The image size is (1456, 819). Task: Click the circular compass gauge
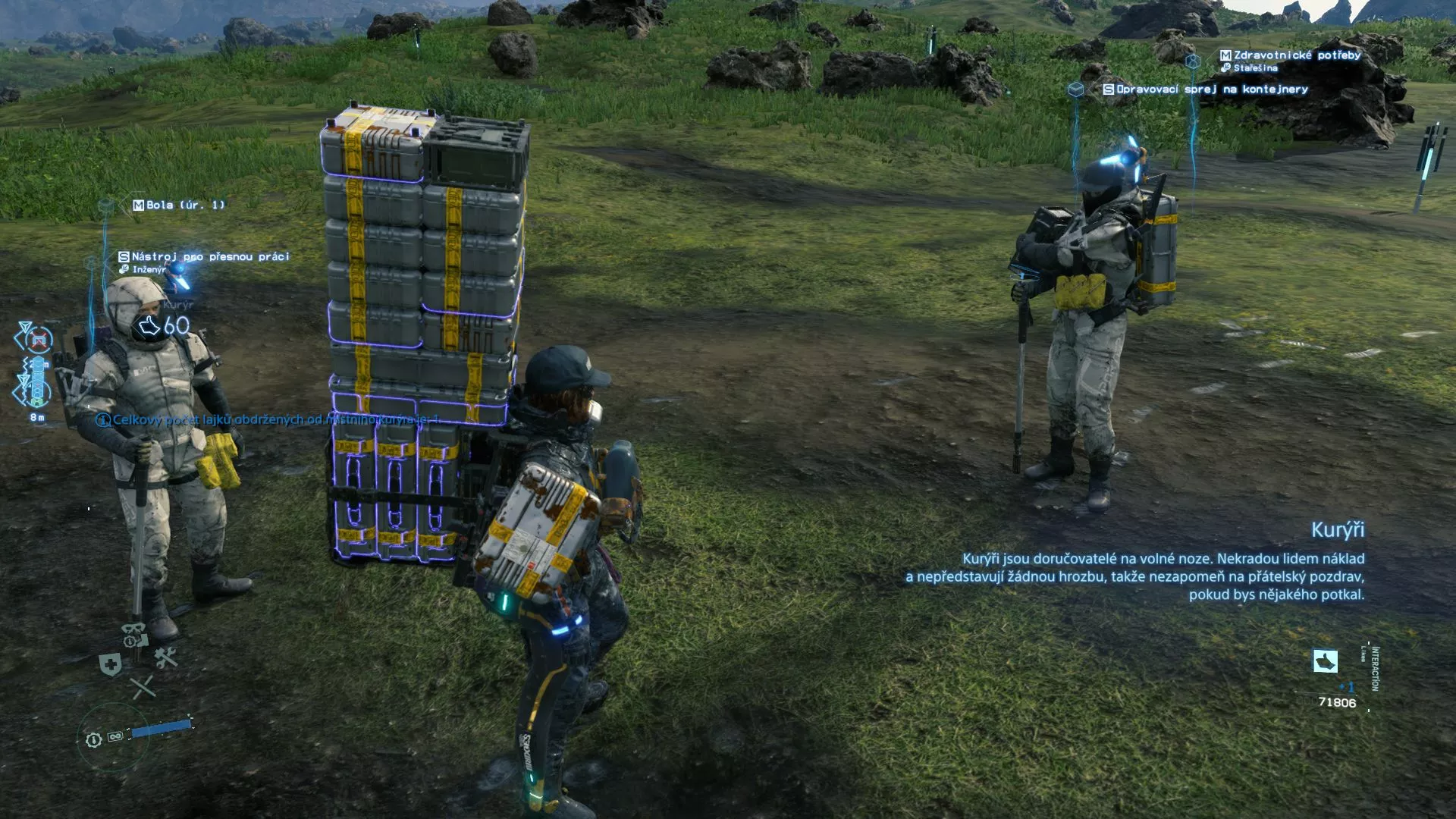(113, 737)
